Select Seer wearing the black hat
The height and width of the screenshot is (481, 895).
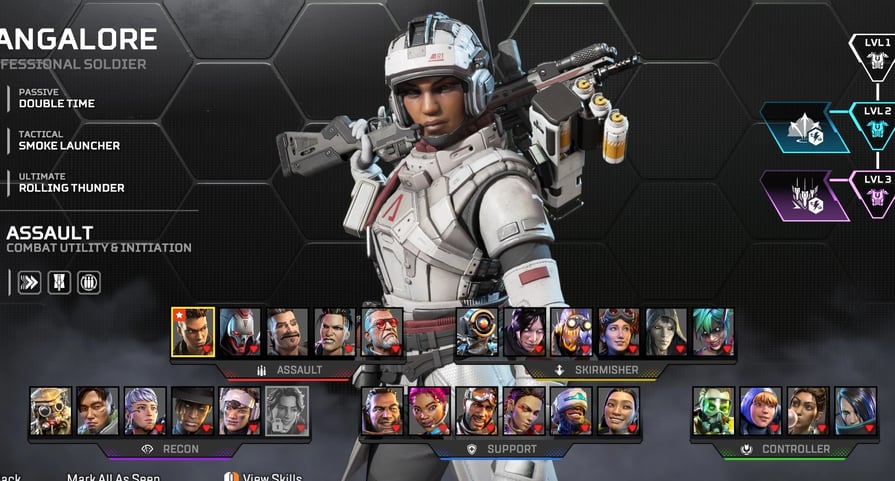click(x=193, y=410)
